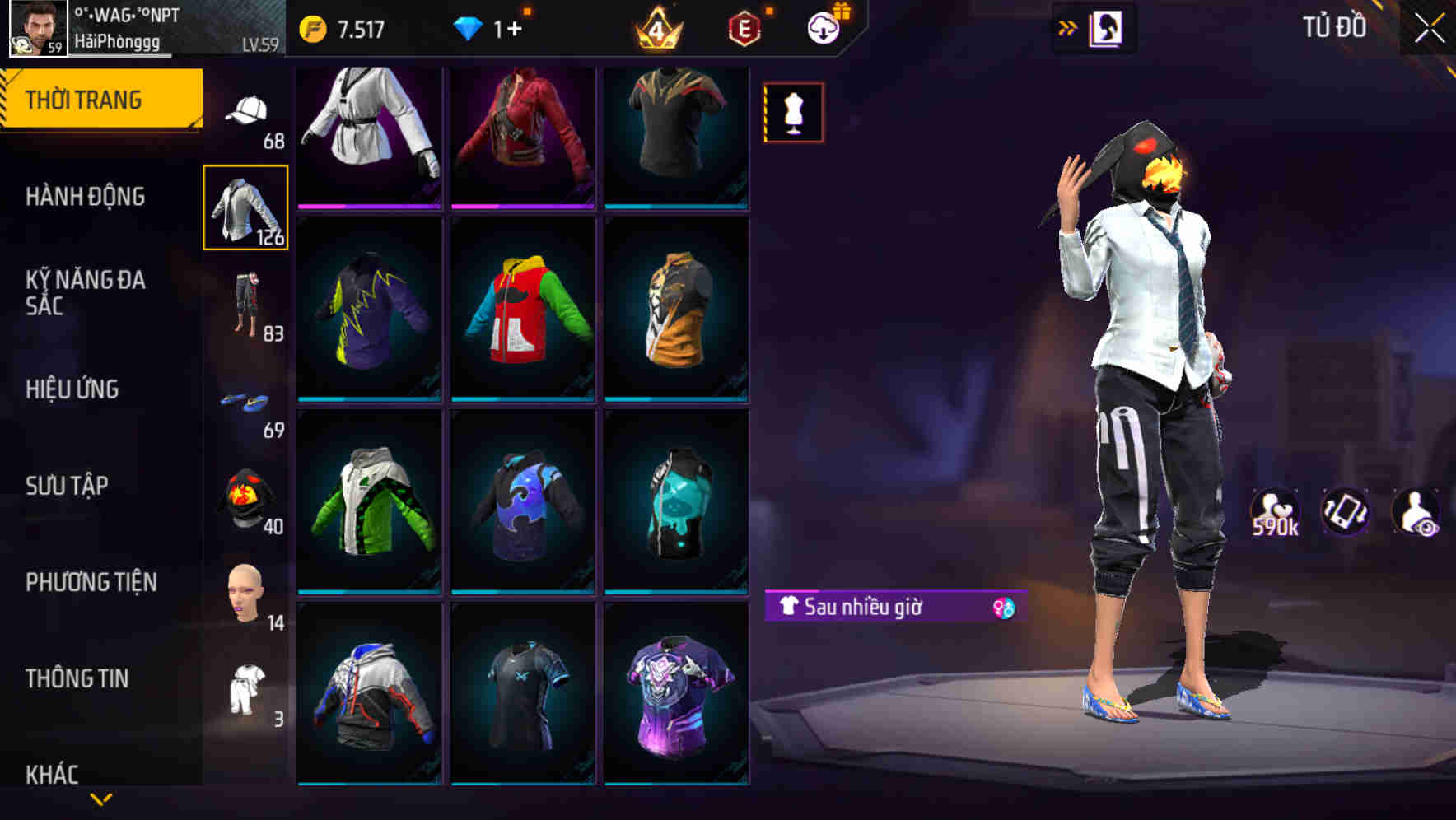Select the head customization category icon
This screenshot has width=1456, height=820.
coord(246,594)
